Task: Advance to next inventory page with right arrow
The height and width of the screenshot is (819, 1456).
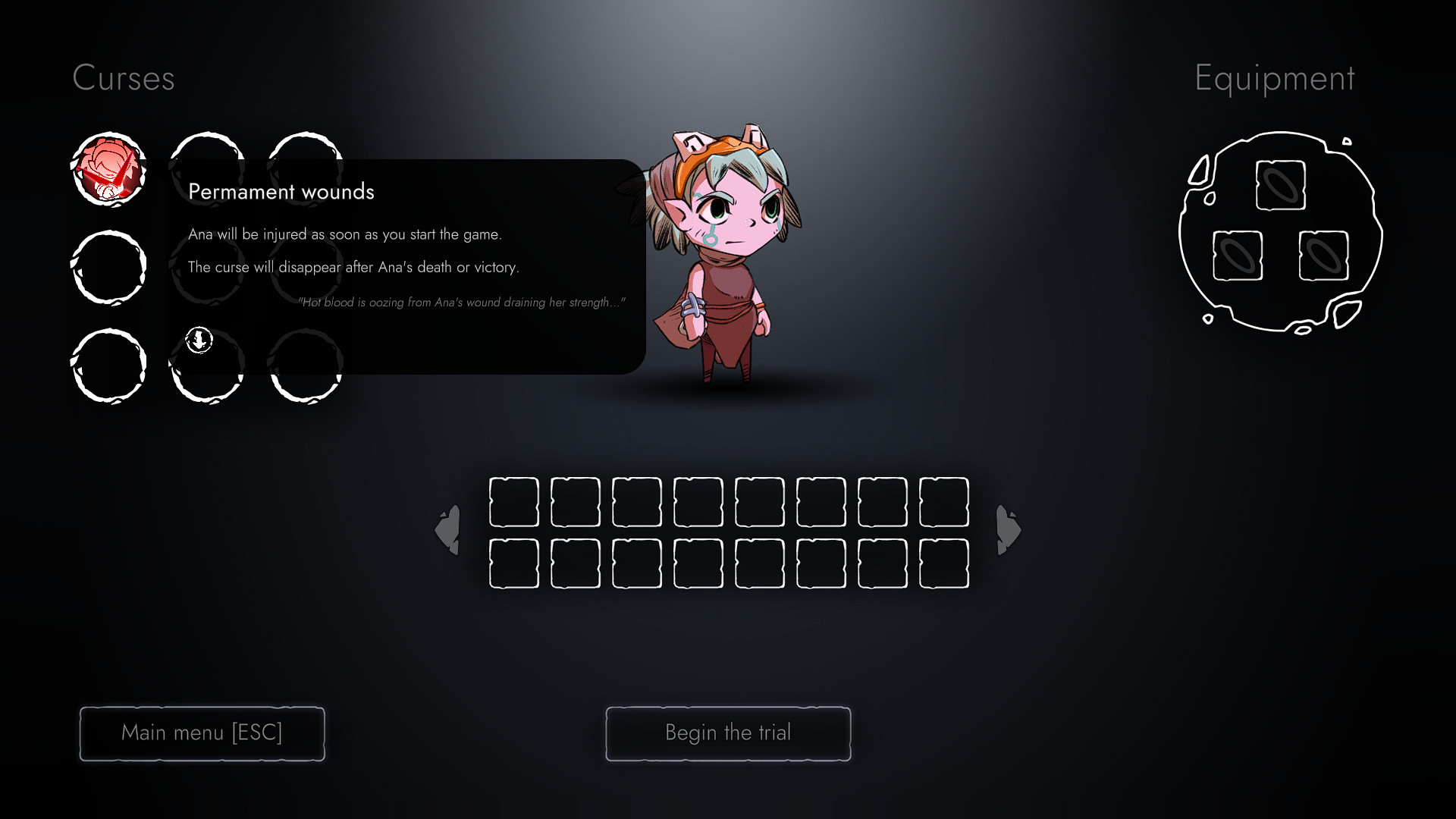Action: tap(1007, 529)
